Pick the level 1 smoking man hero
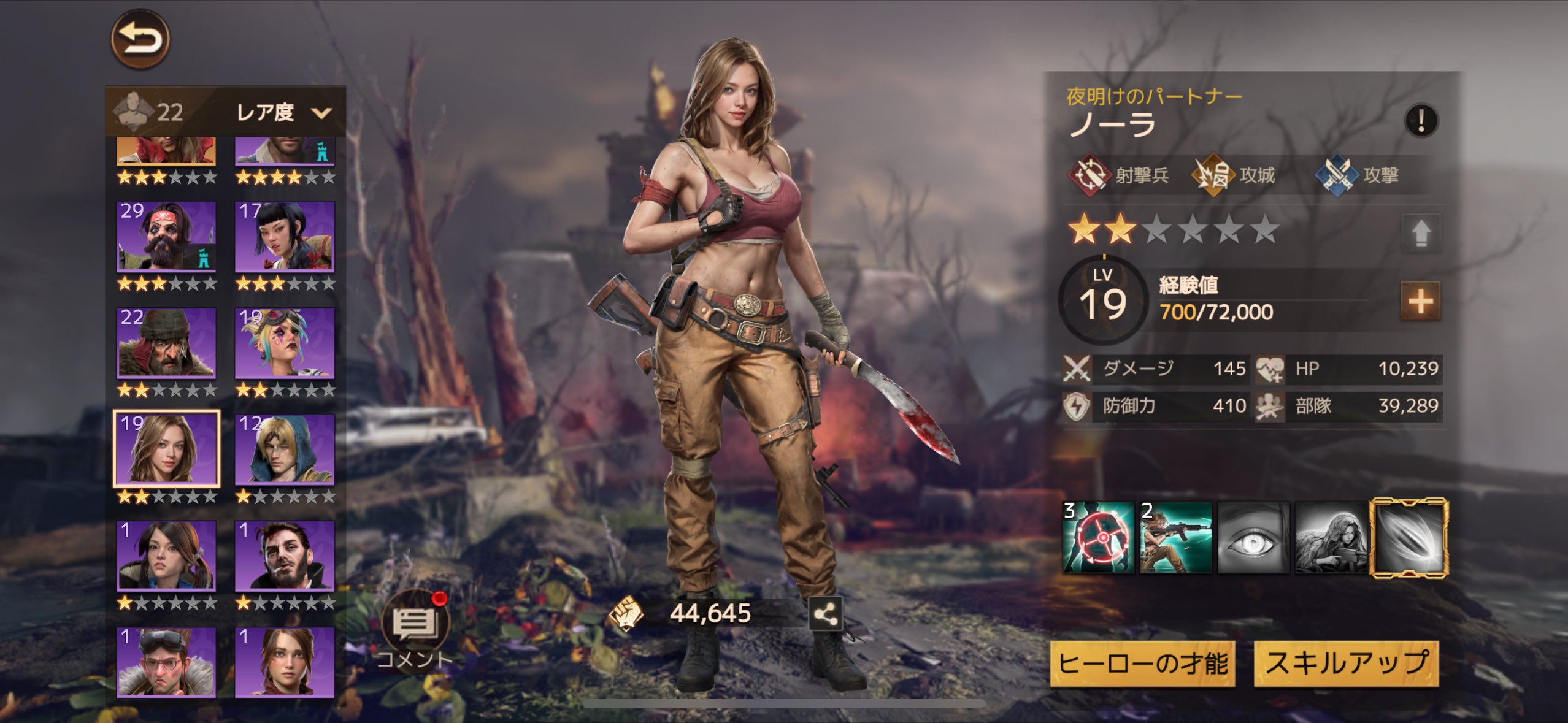Viewport: 1568px width, 723px height. pos(285,555)
